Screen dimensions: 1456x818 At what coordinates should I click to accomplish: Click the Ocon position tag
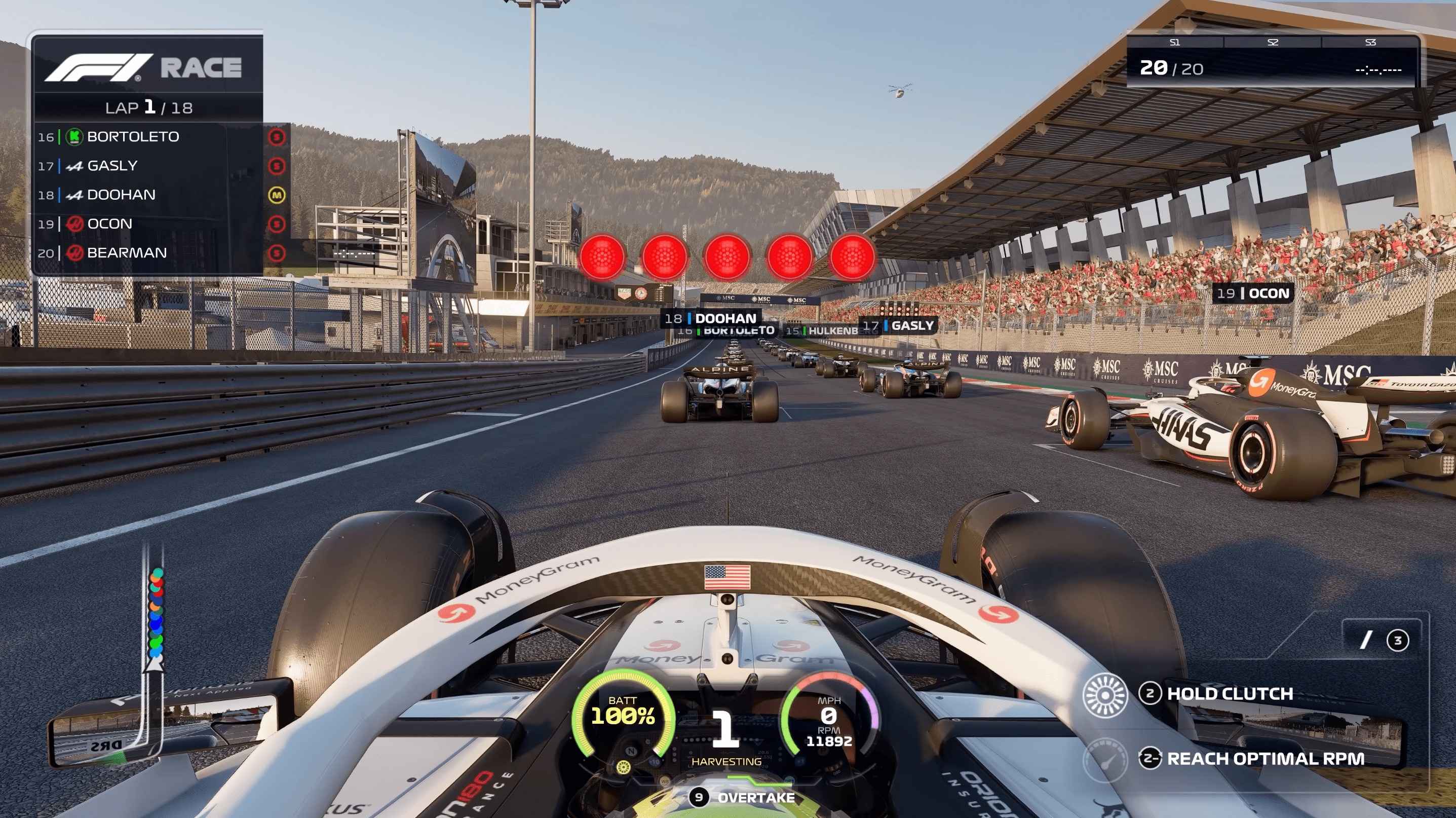coord(1253,293)
